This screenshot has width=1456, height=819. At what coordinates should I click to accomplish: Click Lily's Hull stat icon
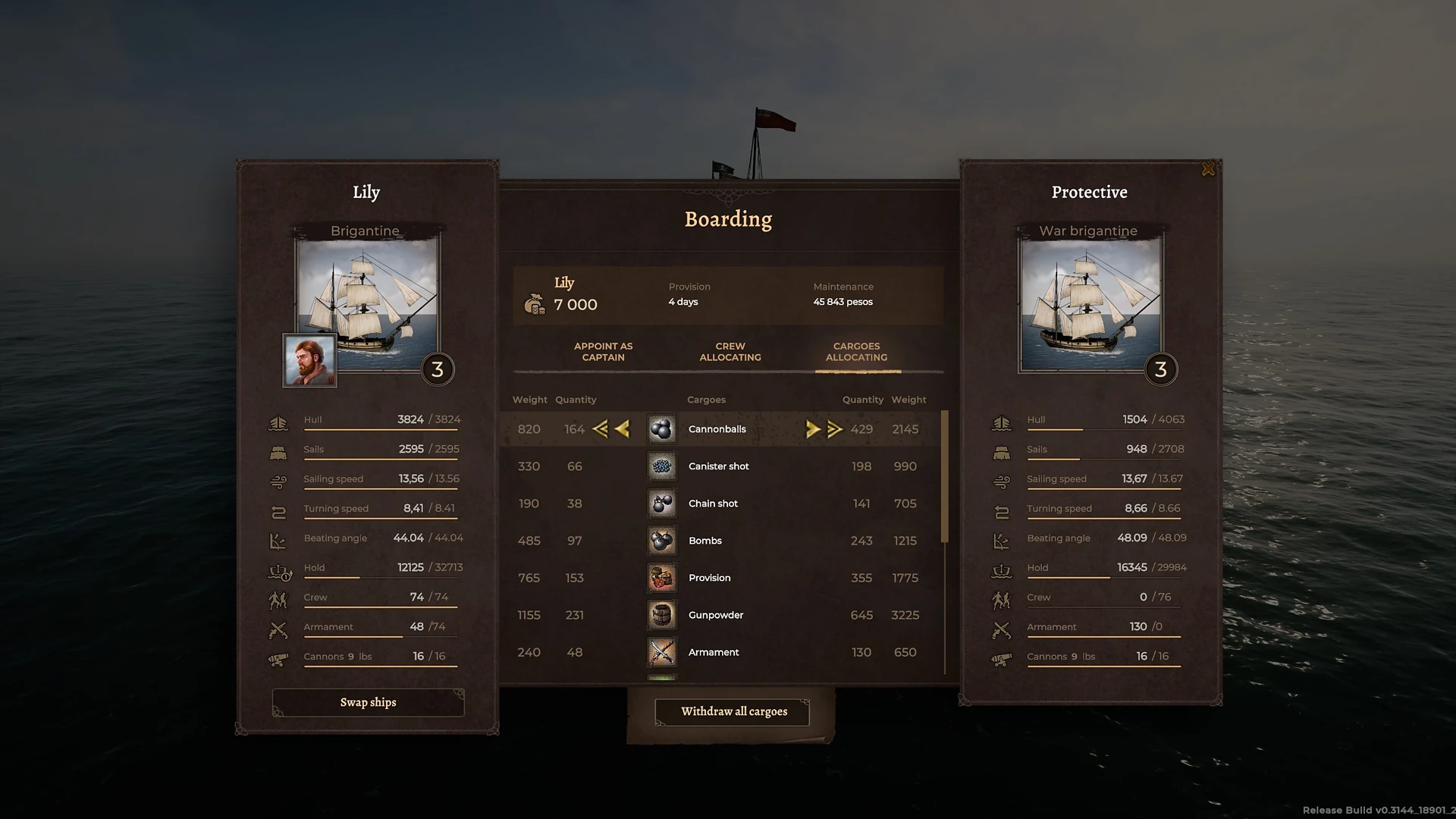(278, 422)
